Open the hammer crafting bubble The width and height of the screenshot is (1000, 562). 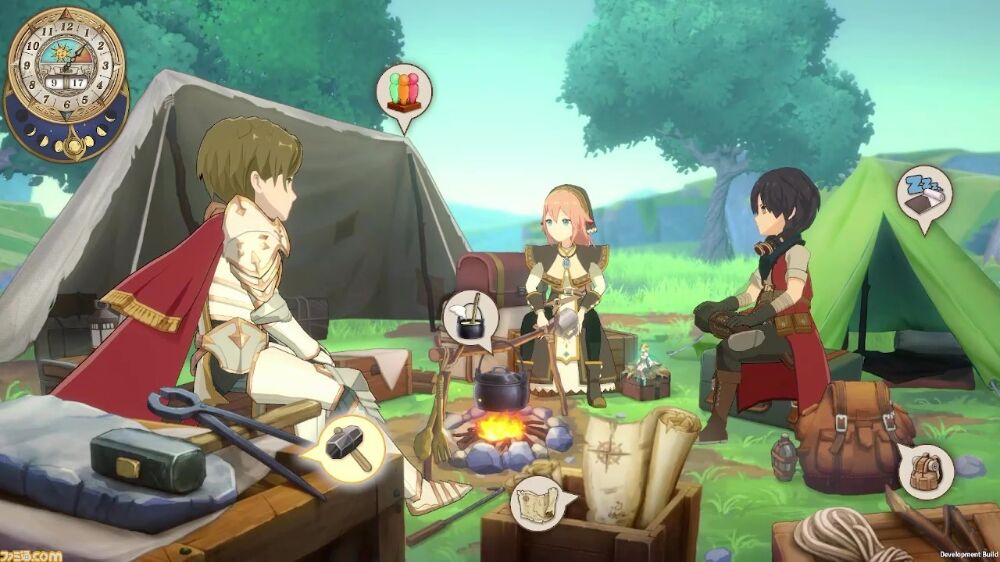point(352,445)
